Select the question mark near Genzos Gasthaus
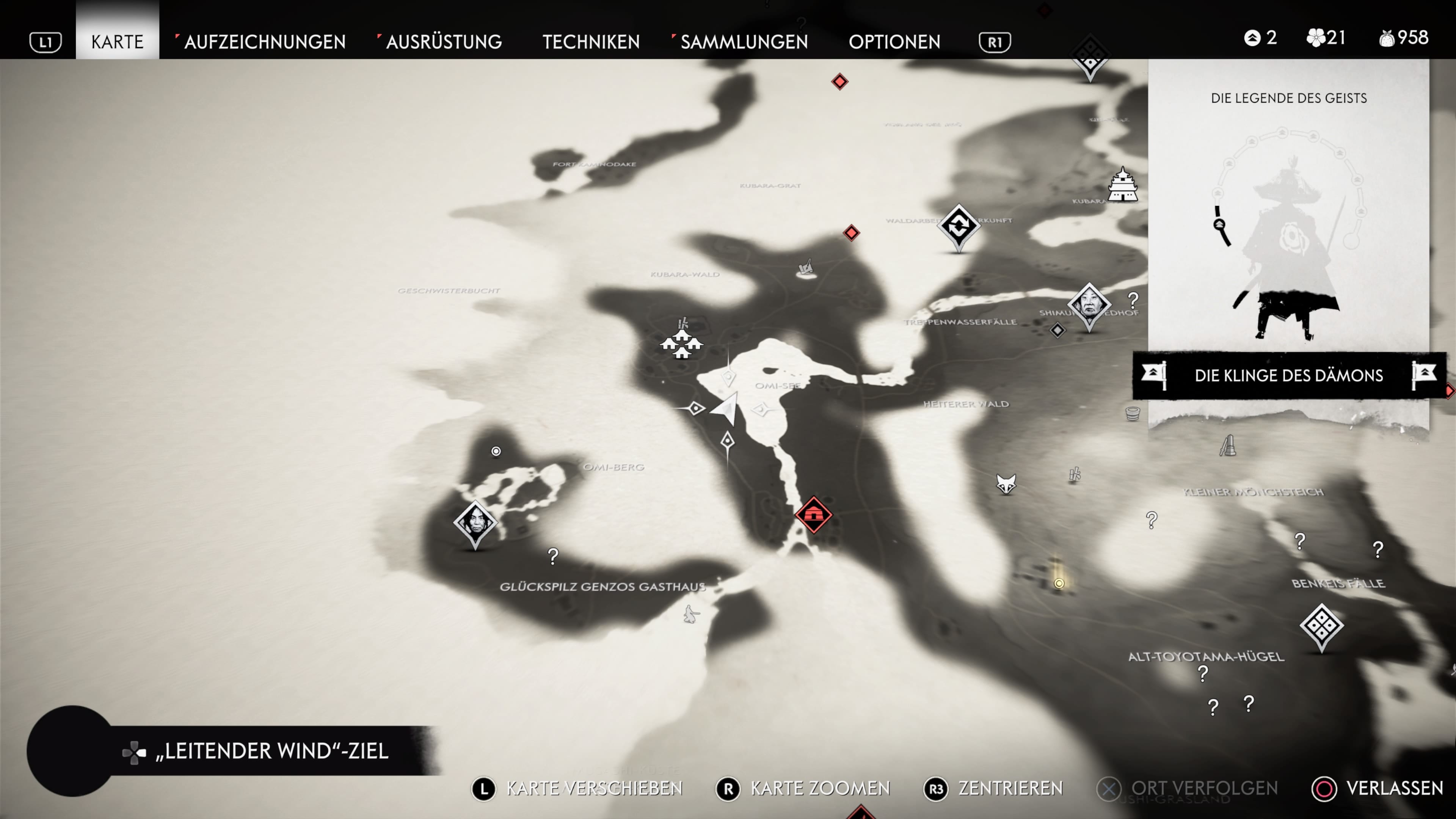Viewport: 1456px width, 819px height. point(553,556)
